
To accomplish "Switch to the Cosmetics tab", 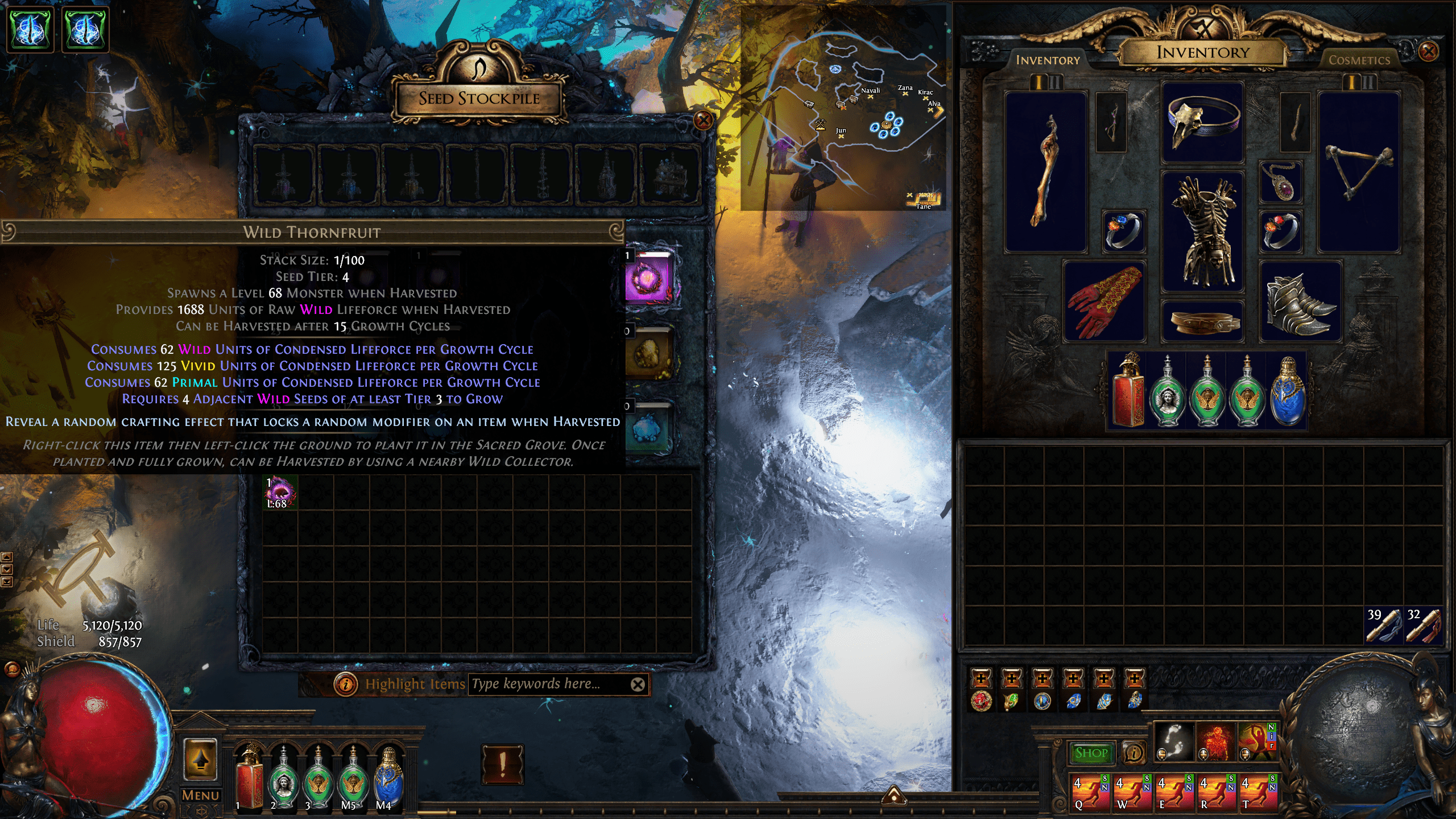I will tap(1360, 60).
